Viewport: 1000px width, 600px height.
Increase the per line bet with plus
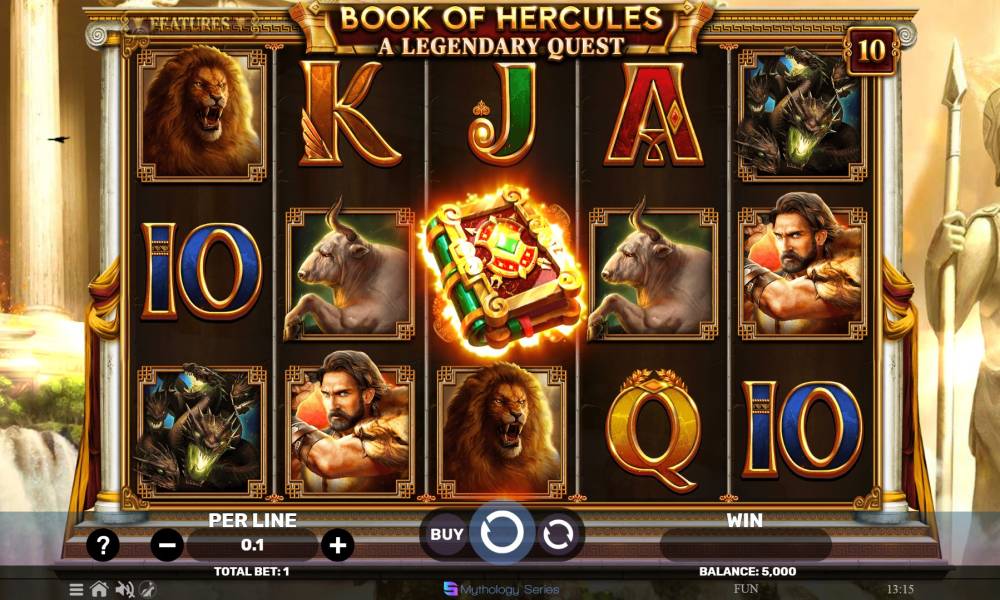pos(338,546)
